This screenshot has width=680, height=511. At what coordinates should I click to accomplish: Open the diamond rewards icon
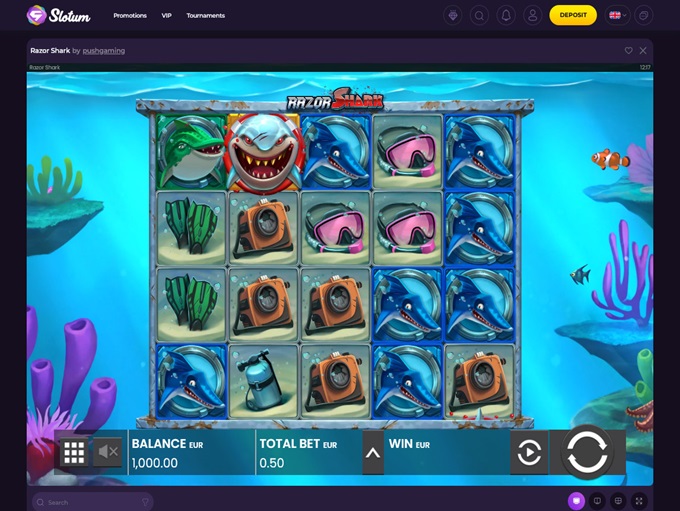point(454,15)
